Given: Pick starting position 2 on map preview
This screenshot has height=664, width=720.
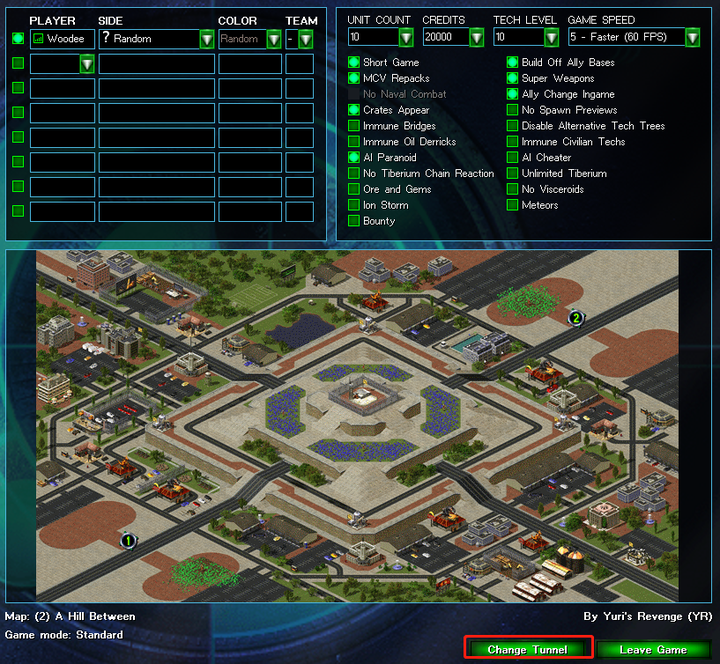Looking at the screenshot, I should [x=576, y=318].
